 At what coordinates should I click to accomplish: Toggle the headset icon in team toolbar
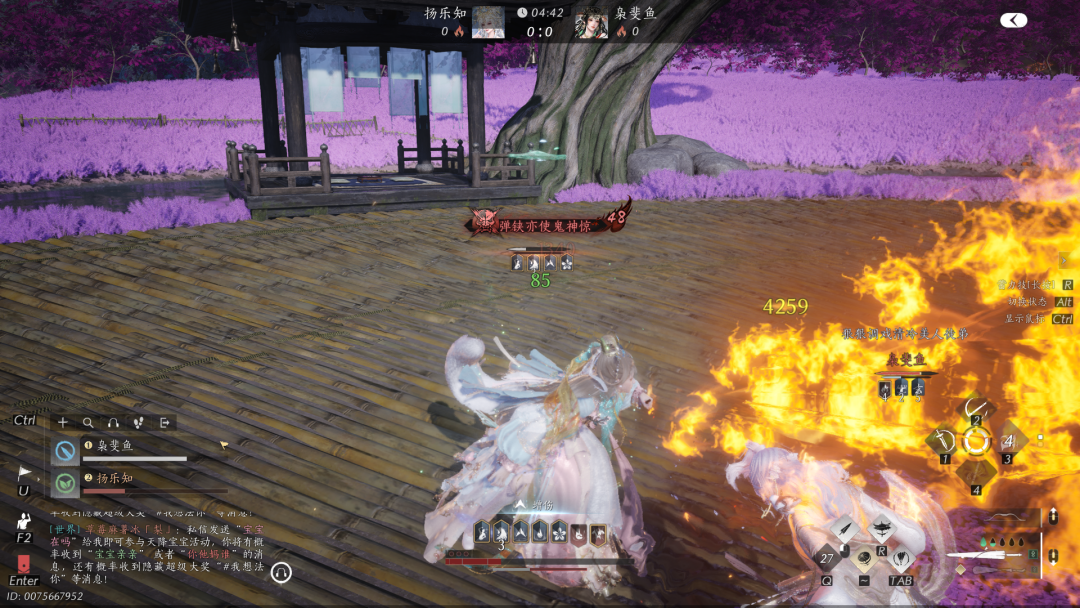click(113, 423)
